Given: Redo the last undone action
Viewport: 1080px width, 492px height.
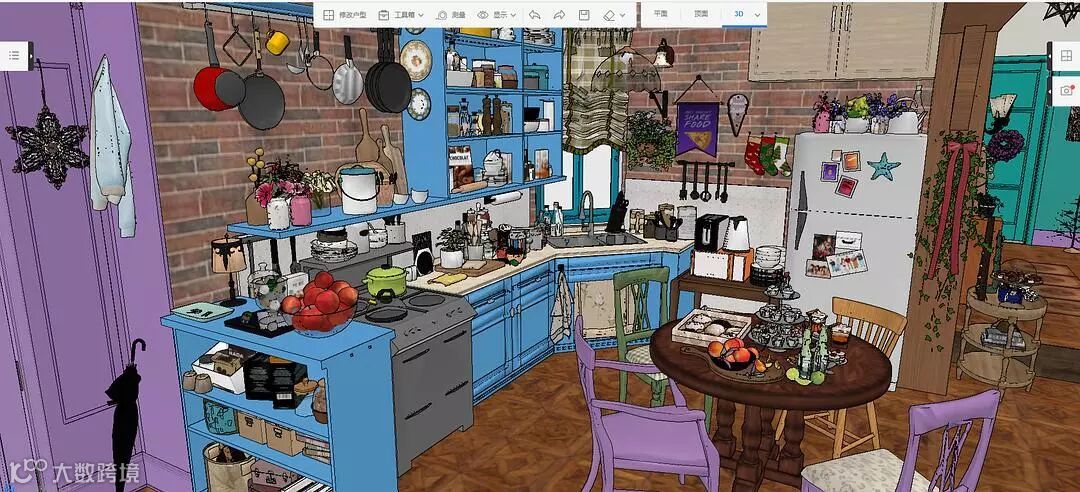Looking at the screenshot, I should tap(559, 15).
